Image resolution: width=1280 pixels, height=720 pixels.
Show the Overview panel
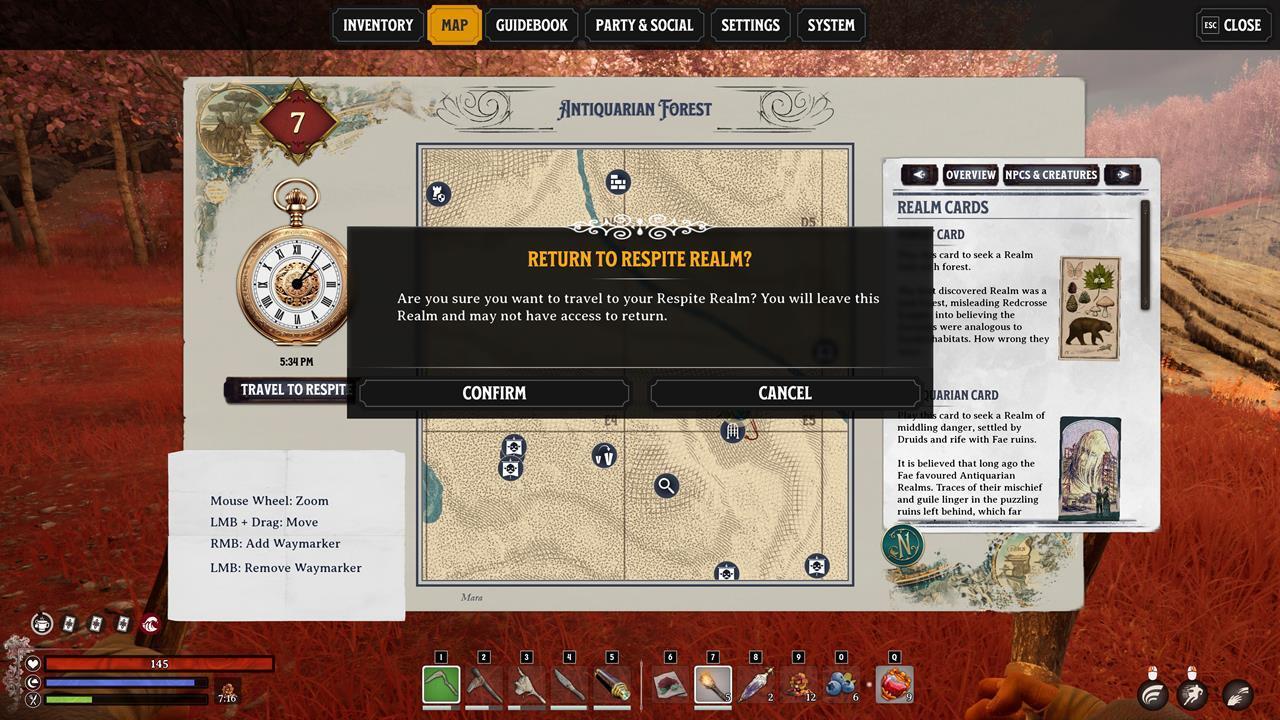(970, 175)
